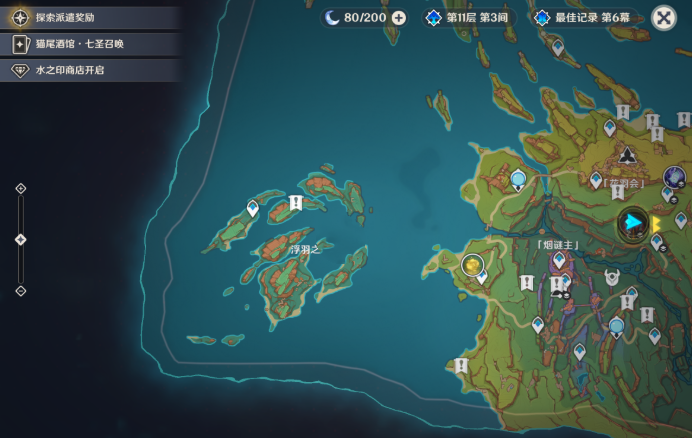Open the 最佳记录 第6幕 record
This screenshot has width=692, height=438.
pos(587,18)
